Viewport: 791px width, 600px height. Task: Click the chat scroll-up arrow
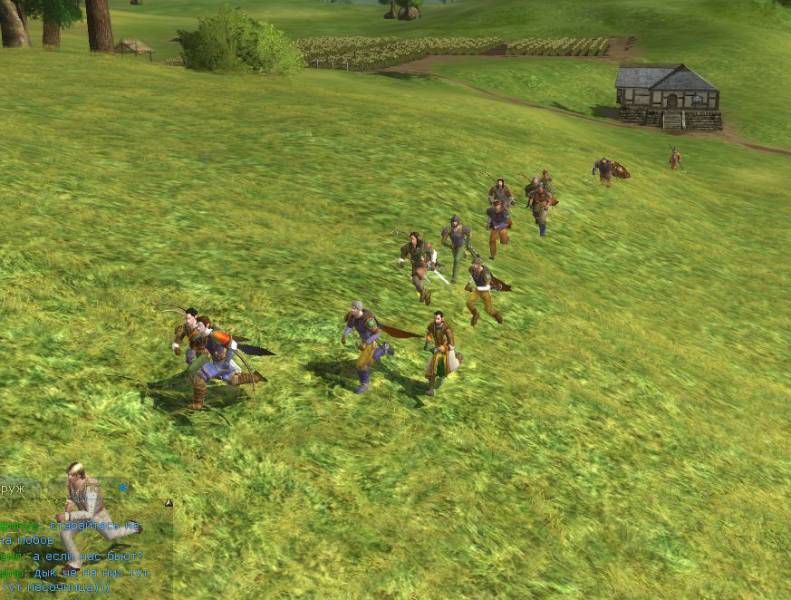click(x=168, y=504)
